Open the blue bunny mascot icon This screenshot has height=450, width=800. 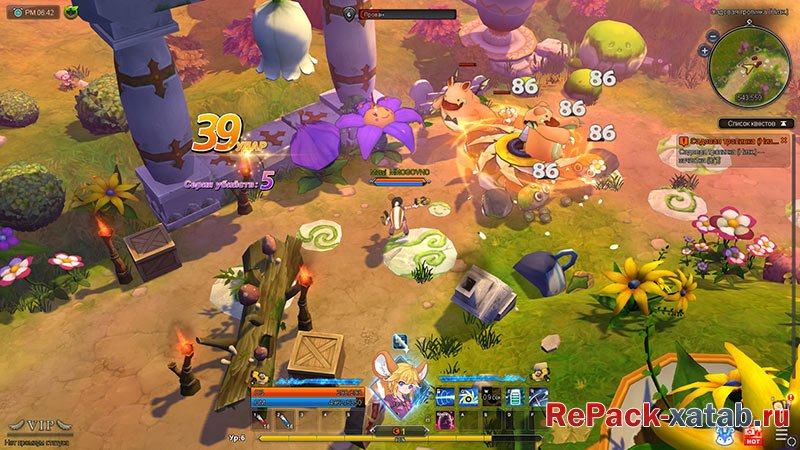click(722, 436)
